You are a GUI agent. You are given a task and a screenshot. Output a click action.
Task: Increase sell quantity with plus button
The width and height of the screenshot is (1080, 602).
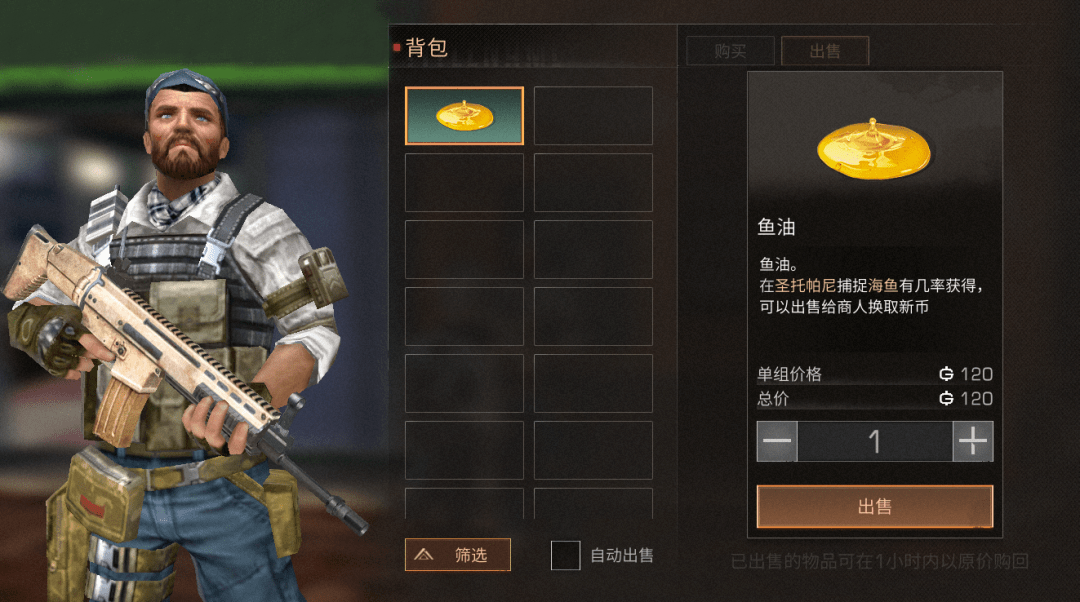pyautogui.click(x=972, y=441)
